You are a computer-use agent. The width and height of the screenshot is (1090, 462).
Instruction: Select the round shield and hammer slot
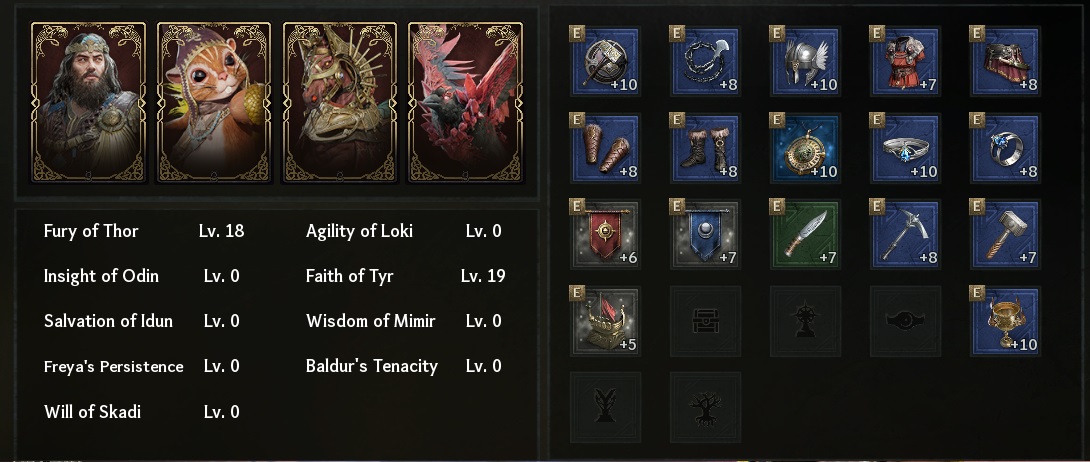[605, 61]
